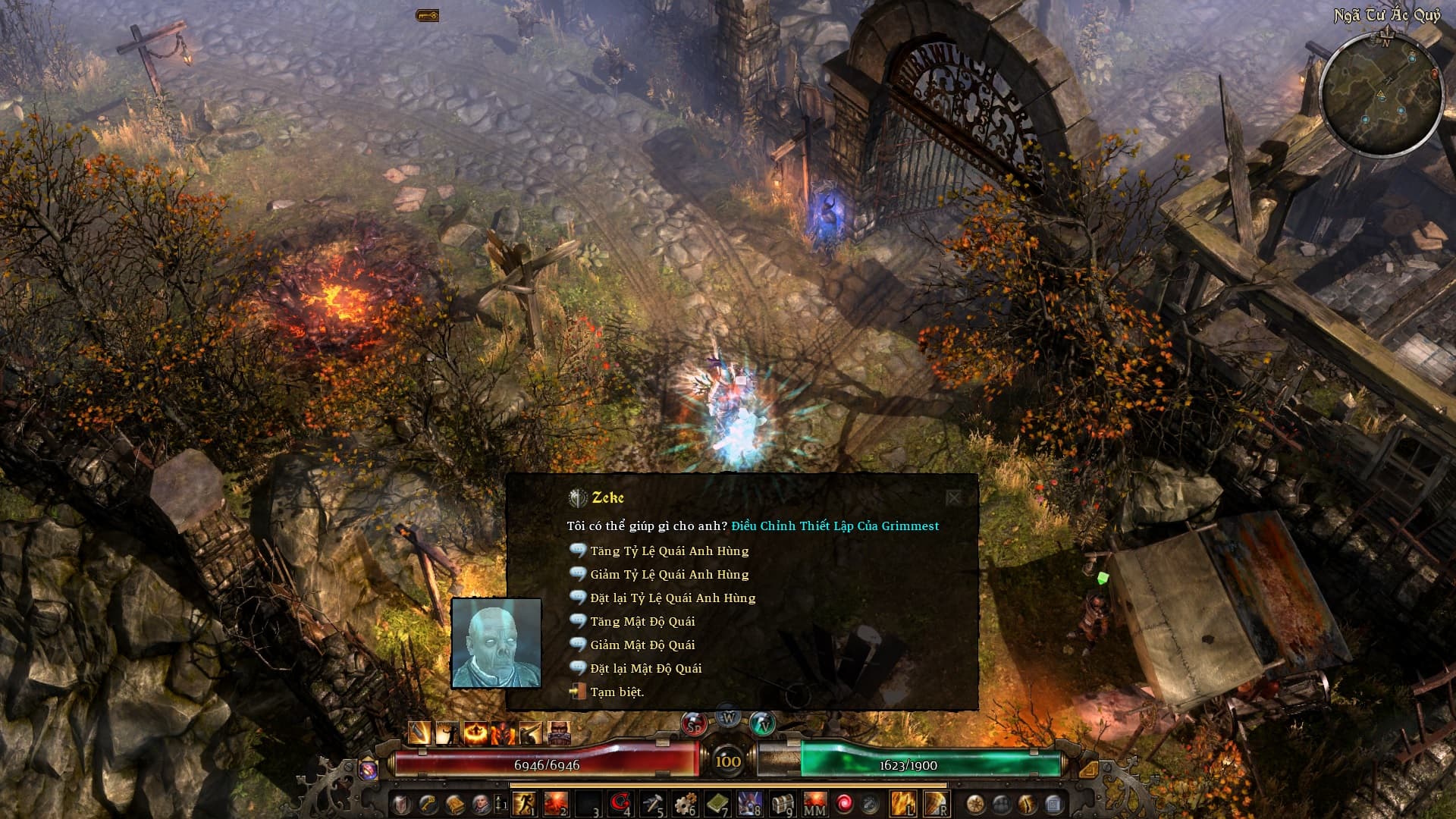The image size is (1456, 819).
Task: Select the right mouse button skill icon
Action: tap(936, 803)
